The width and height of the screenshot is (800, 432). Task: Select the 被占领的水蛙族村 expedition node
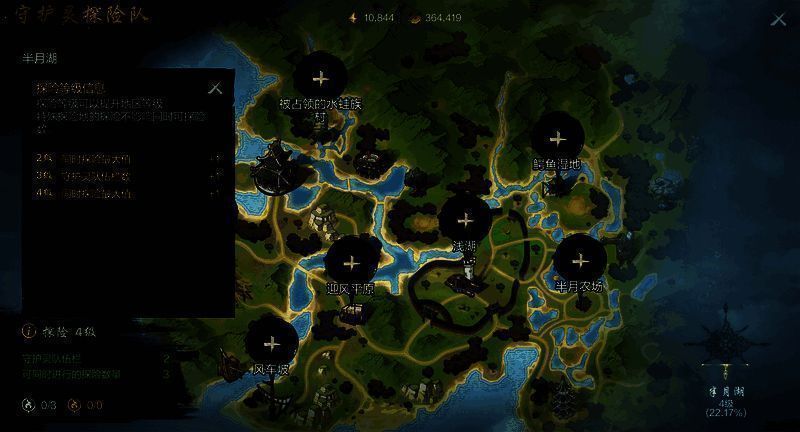click(x=320, y=77)
